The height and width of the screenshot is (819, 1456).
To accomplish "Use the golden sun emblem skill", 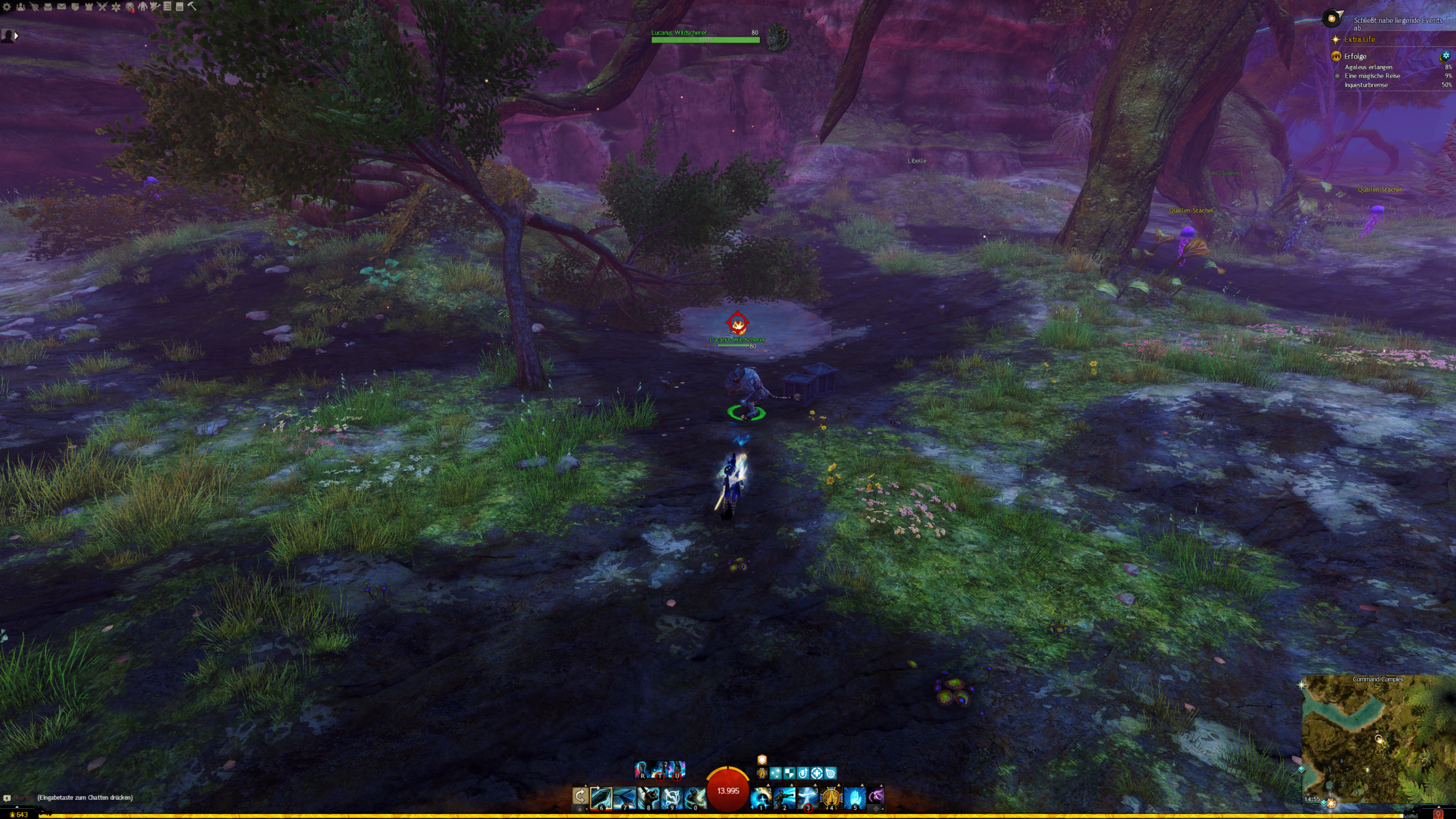I will pos(831,798).
